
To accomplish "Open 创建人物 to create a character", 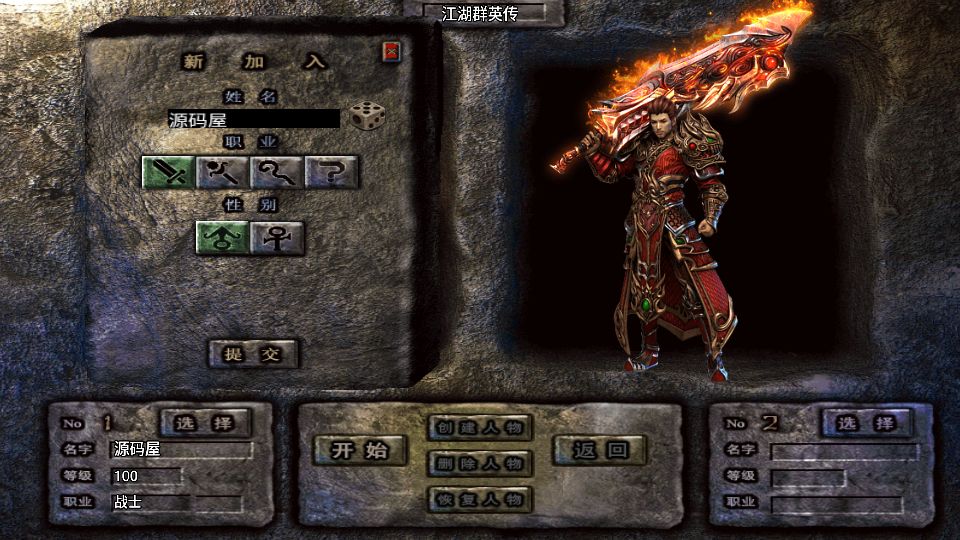I will click(479, 428).
